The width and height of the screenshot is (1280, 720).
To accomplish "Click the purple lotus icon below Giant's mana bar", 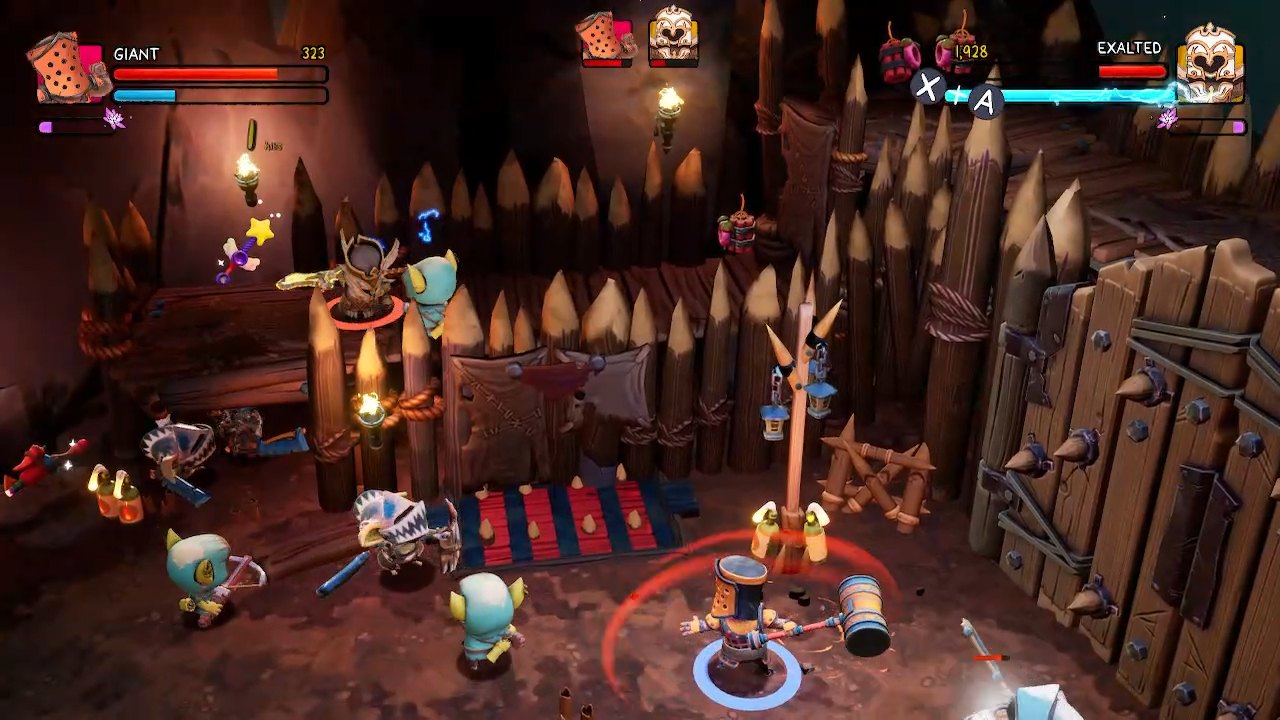I will coord(114,117).
